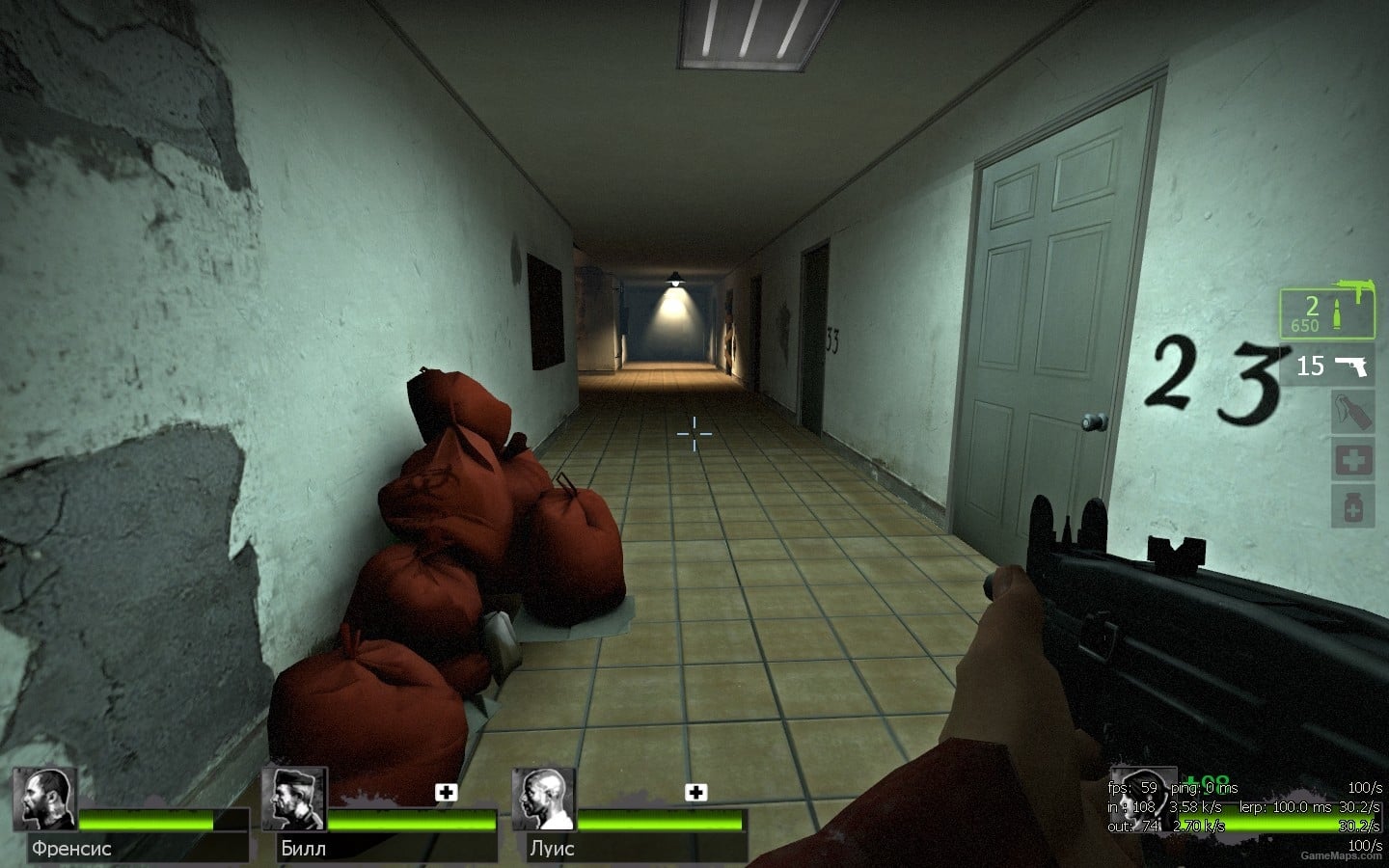
Task: Click the plus icon near Луис's health bar
Action: (x=696, y=794)
